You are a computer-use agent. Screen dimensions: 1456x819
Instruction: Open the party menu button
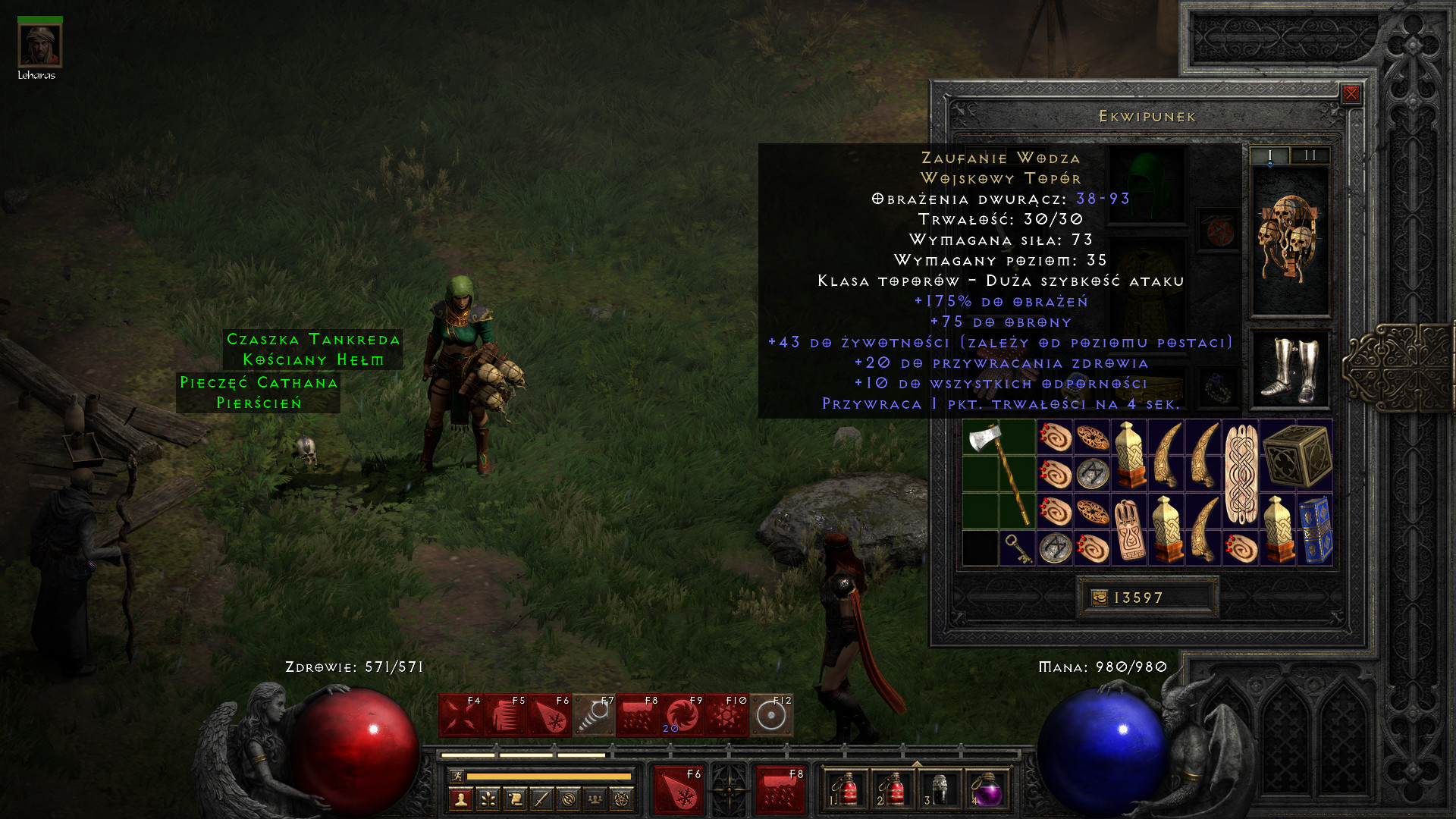coord(595,799)
